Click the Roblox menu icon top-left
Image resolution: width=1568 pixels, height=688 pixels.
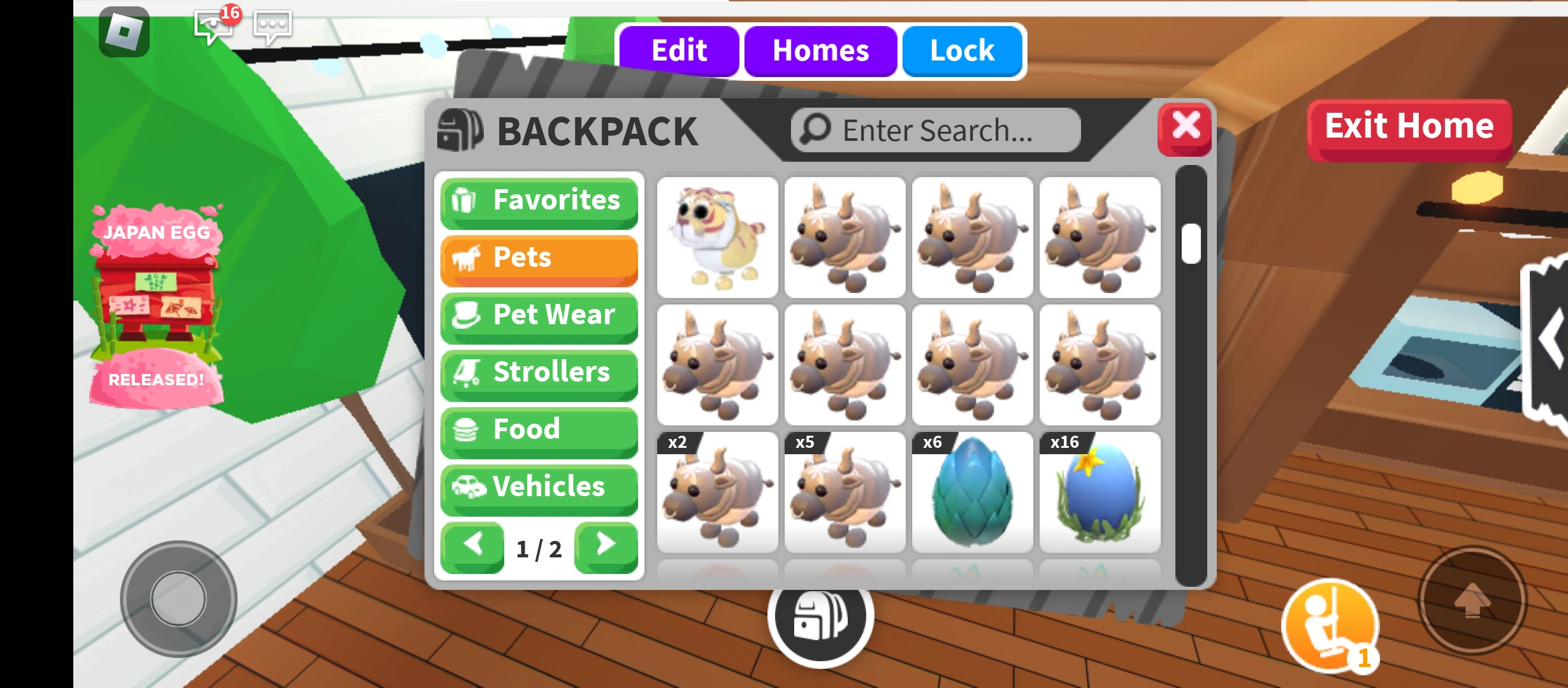pyautogui.click(x=125, y=32)
